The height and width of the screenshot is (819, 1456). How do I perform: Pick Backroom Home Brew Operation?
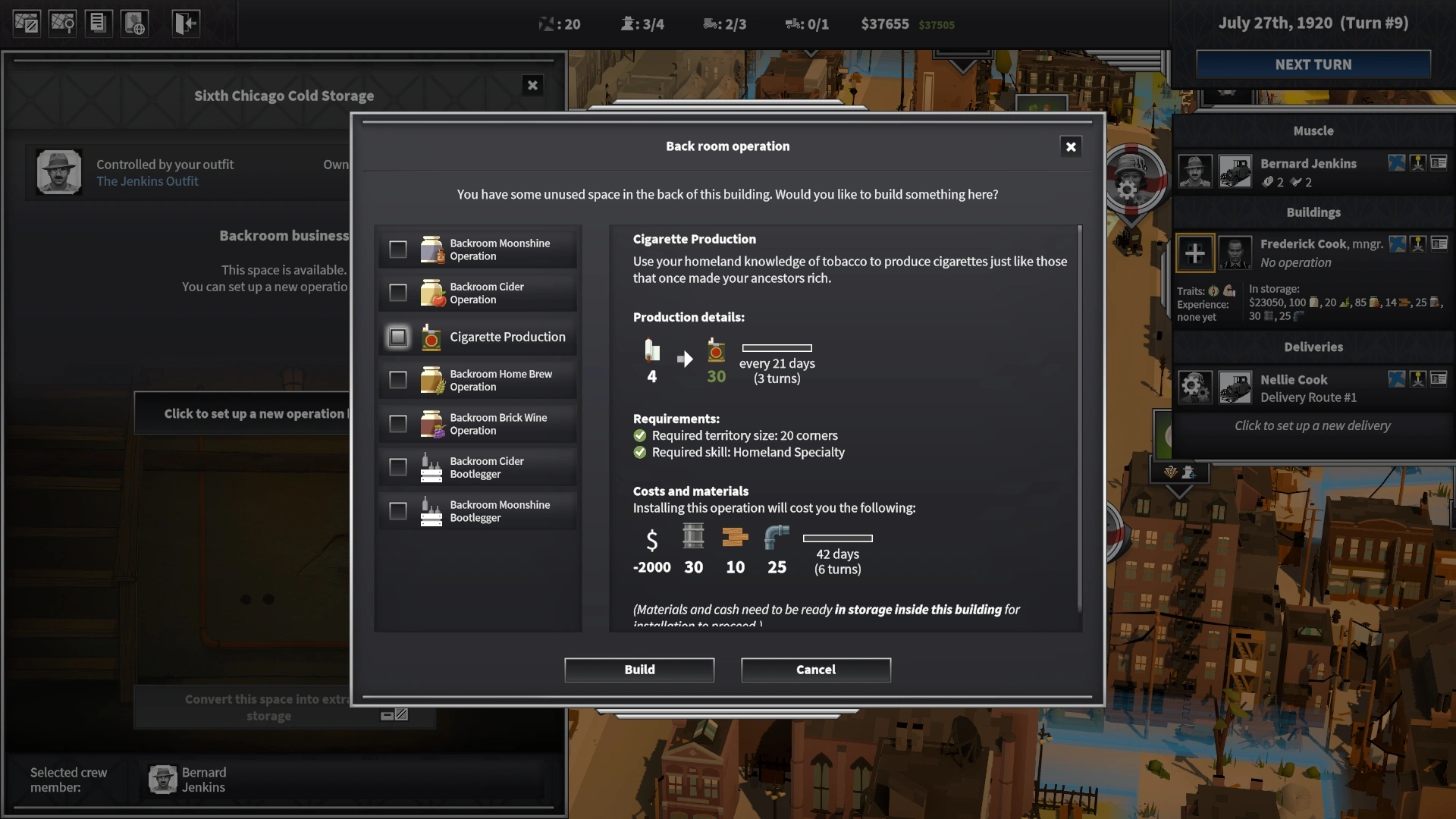[398, 380]
